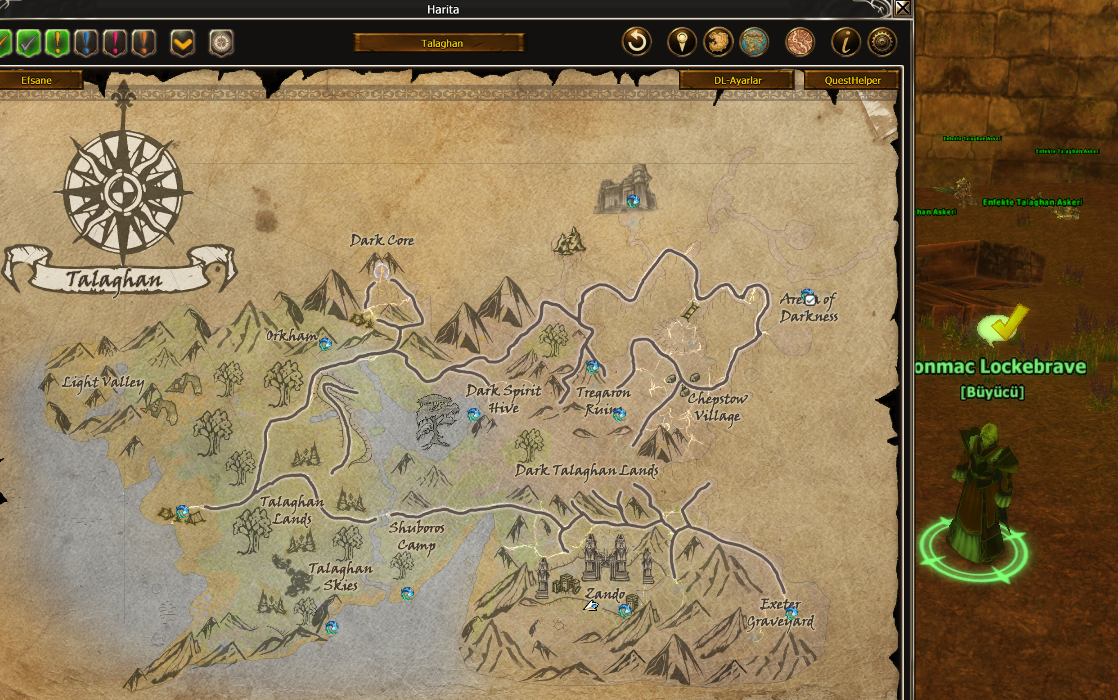Click the info 'i' icon
The width and height of the screenshot is (1118, 700).
click(846, 42)
